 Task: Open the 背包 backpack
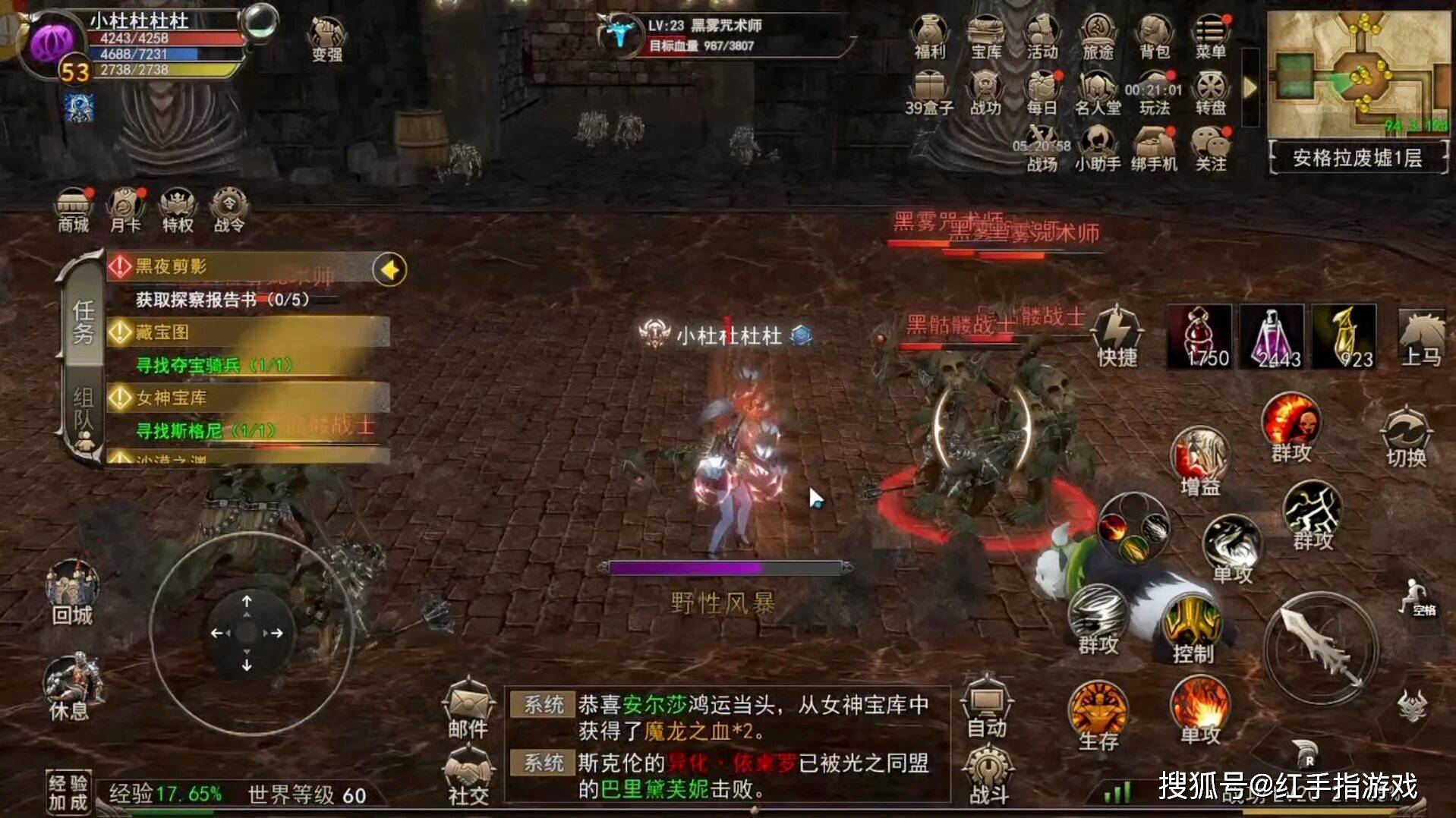pyautogui.click(x=1154, y=37)
